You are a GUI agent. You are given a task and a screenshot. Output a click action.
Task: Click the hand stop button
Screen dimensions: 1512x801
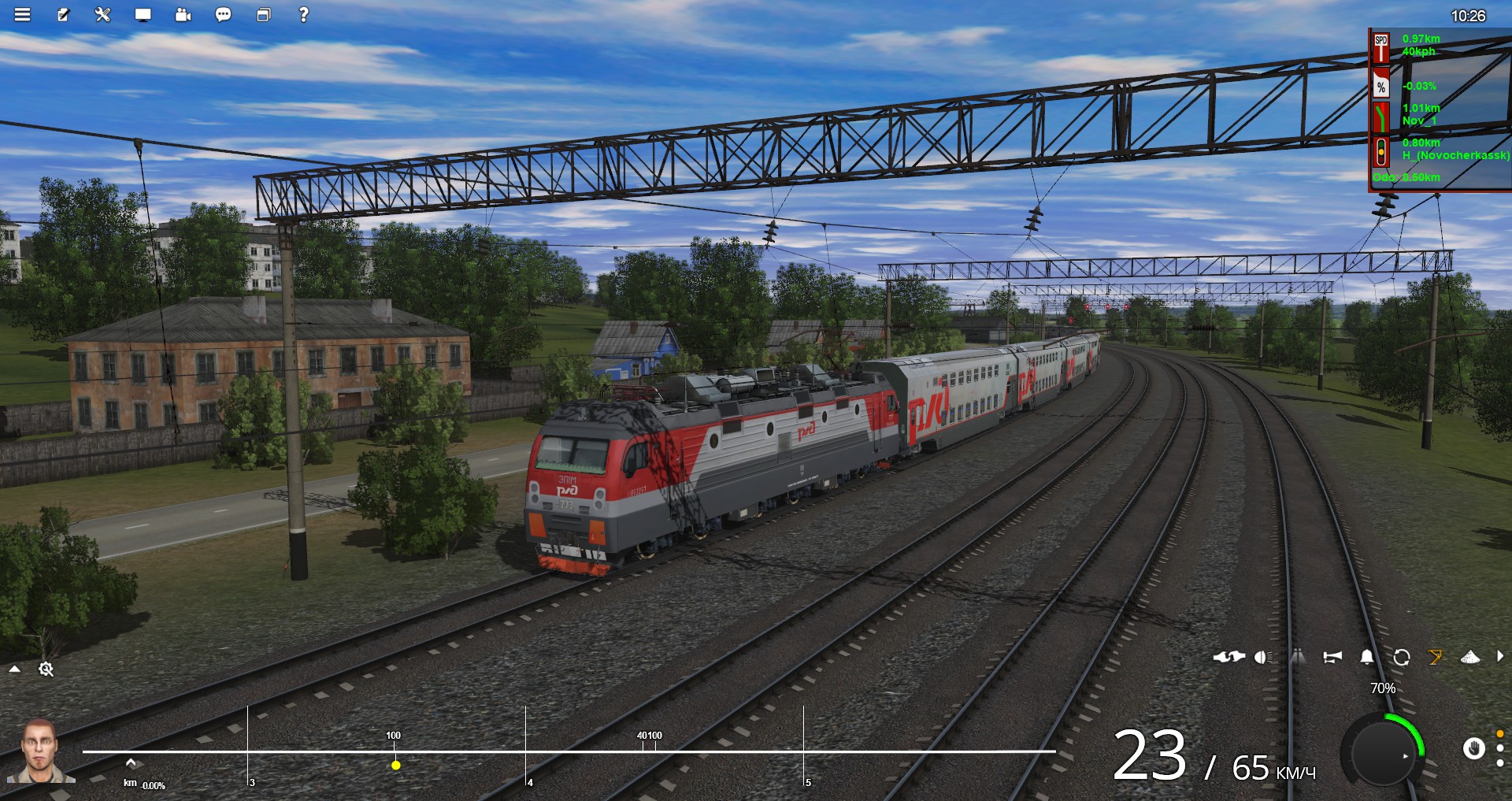[1473, 748]
